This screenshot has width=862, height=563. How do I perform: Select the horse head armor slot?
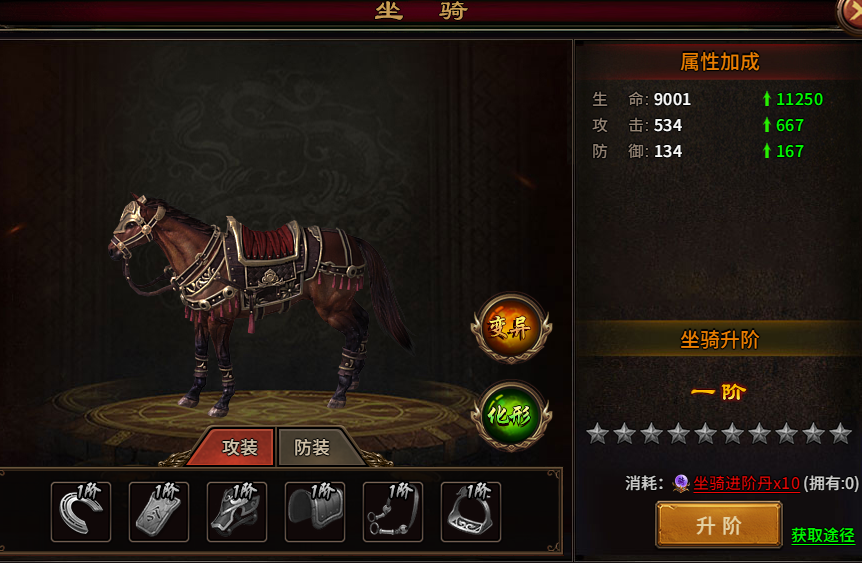coord(237,512)
